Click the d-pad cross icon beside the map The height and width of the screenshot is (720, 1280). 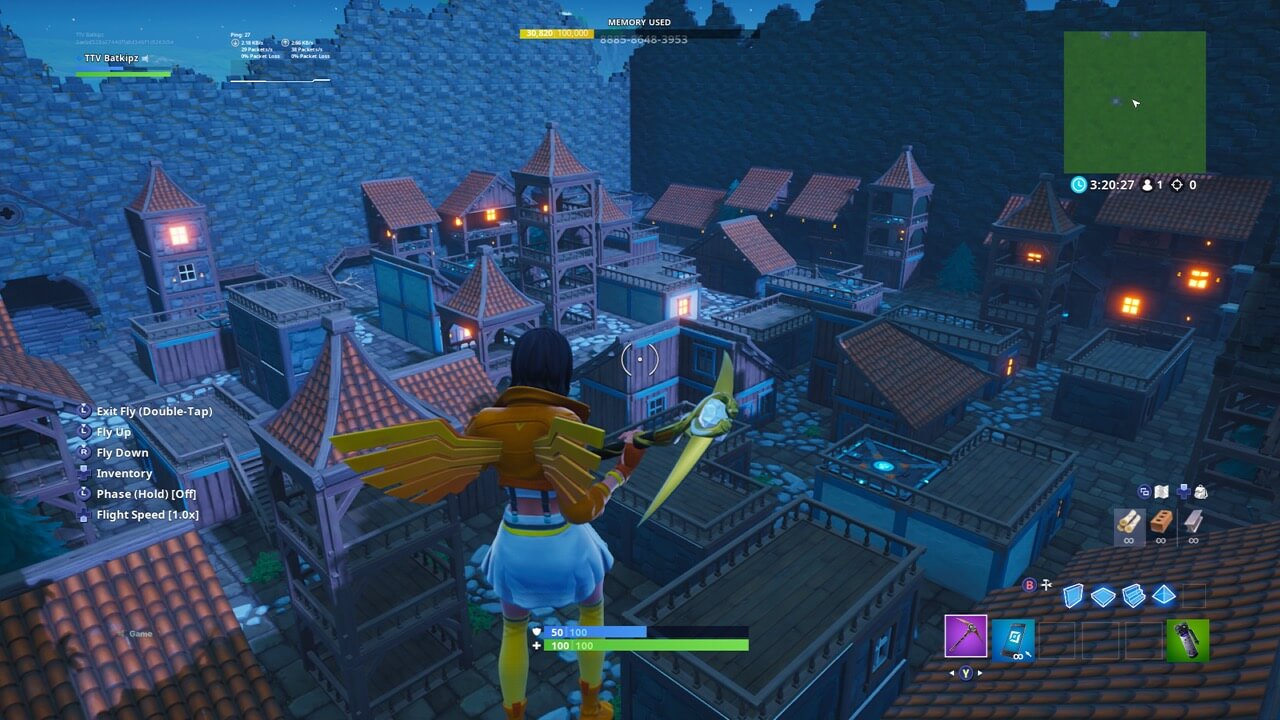coord(1184,491)
